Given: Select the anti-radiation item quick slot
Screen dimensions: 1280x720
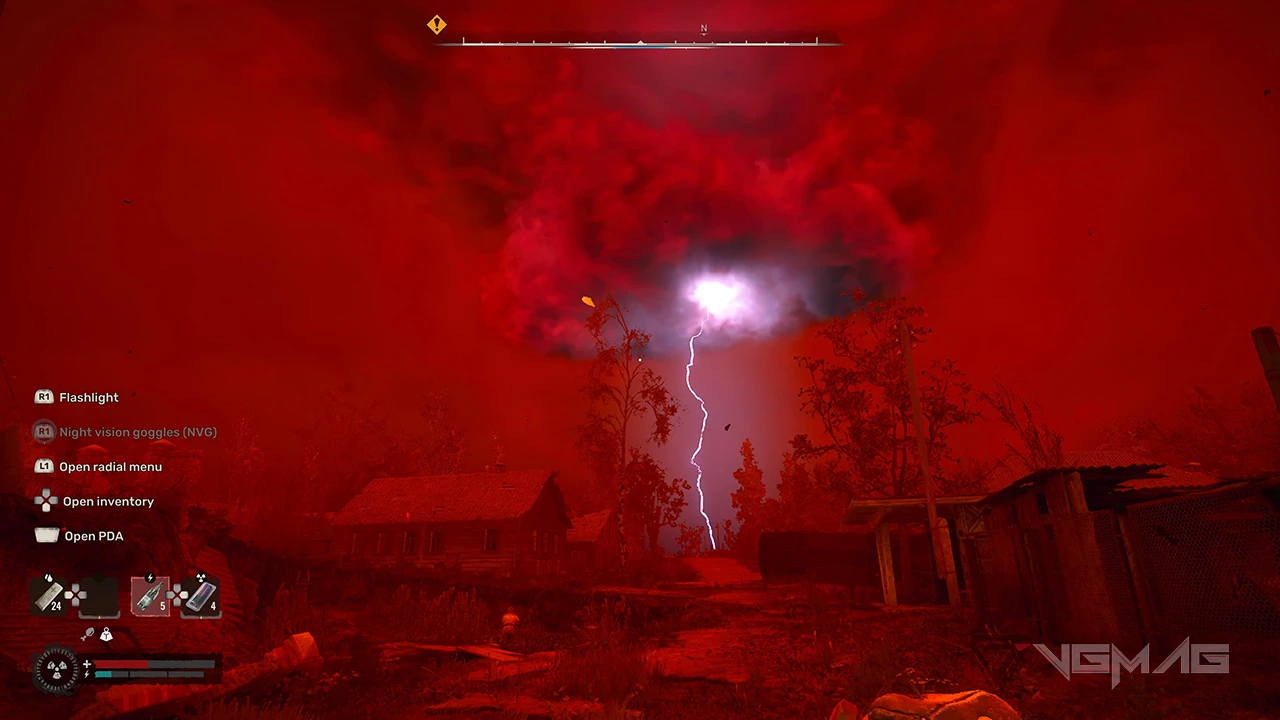Looking at the screenshot, I should pos(200,596).
